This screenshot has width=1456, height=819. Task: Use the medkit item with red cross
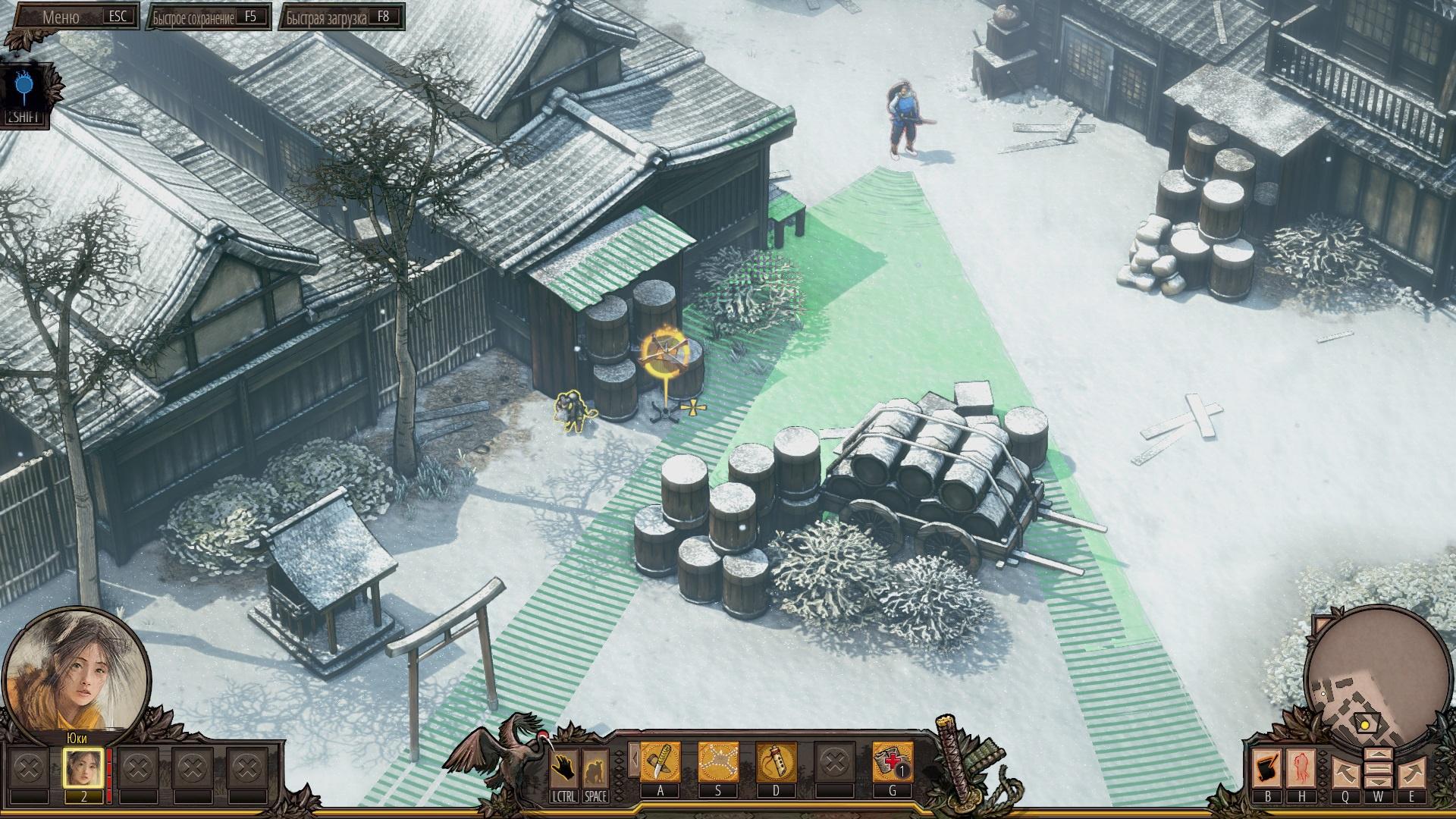pyautogui.click(x=892, y=763)
